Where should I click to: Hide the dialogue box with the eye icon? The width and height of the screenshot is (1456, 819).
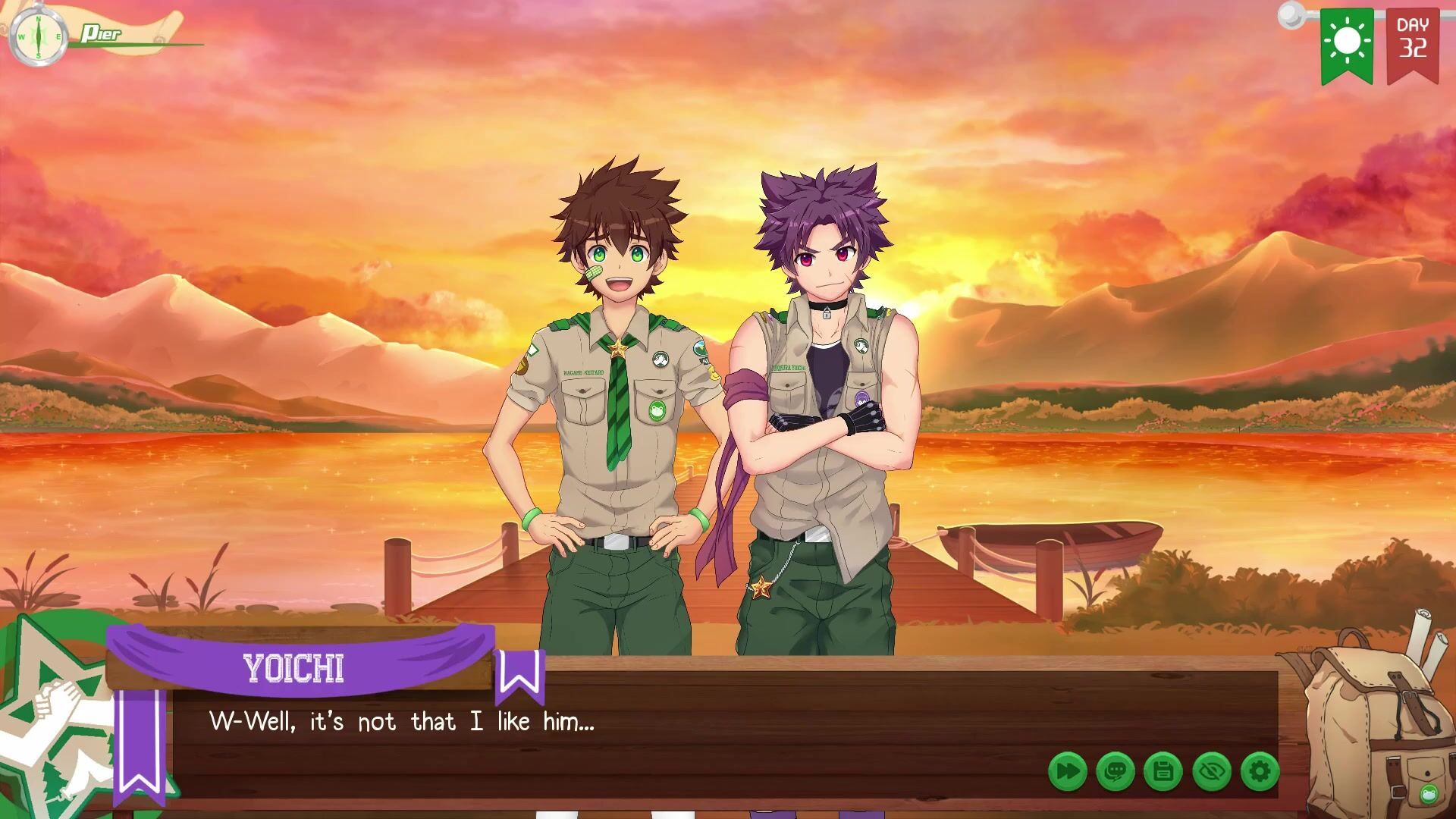point(1212,772)
